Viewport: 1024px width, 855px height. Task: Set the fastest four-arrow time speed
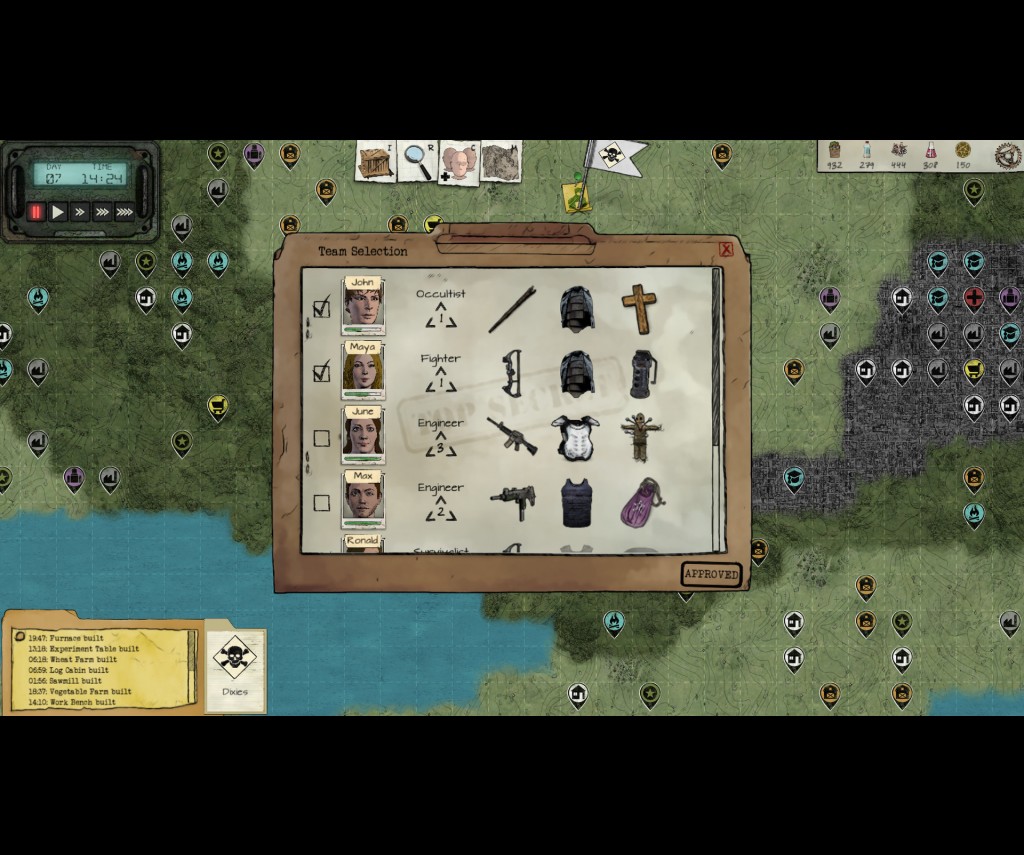pos(125,212)
